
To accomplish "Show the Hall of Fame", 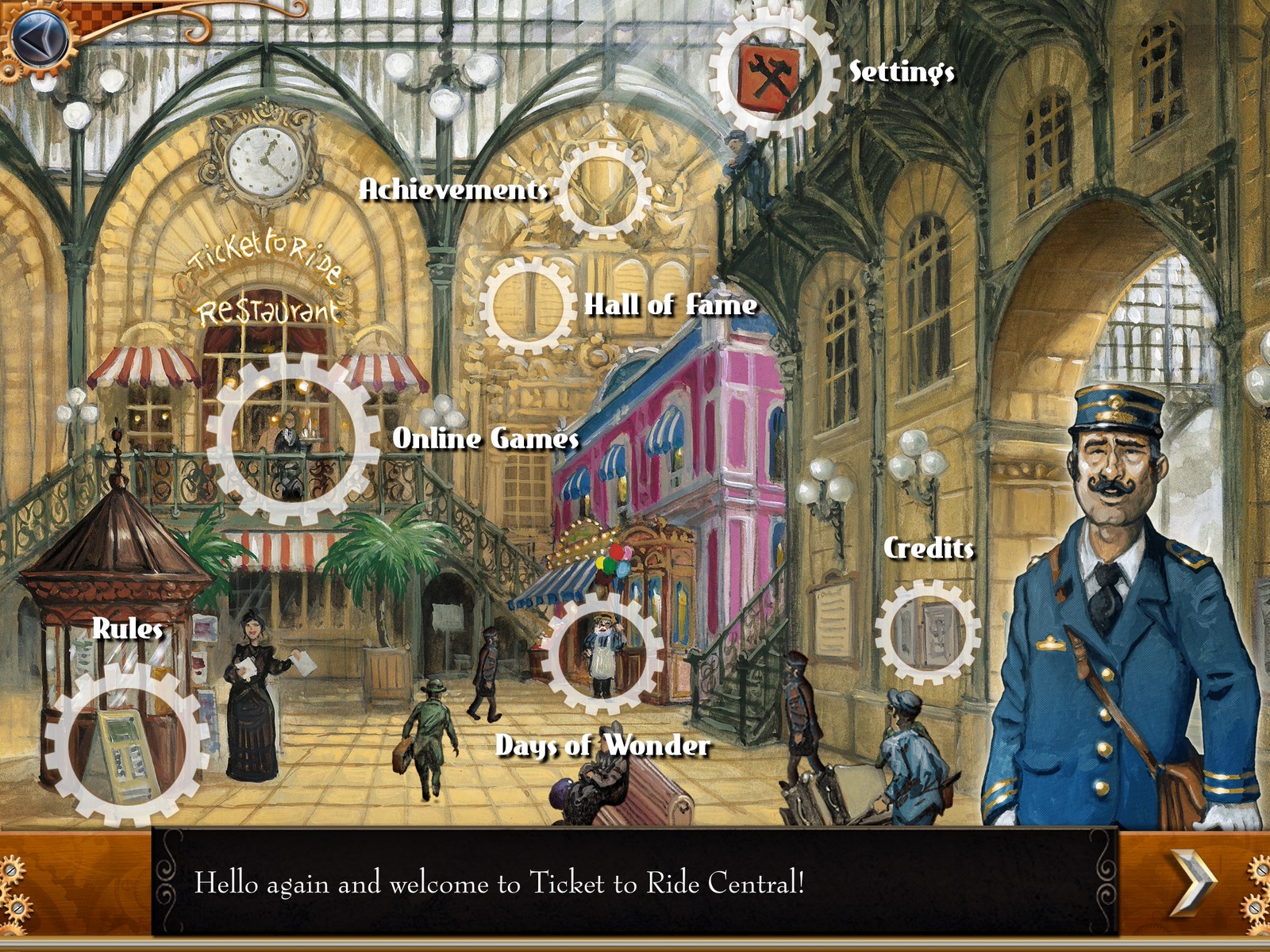I will pos(528,305).
